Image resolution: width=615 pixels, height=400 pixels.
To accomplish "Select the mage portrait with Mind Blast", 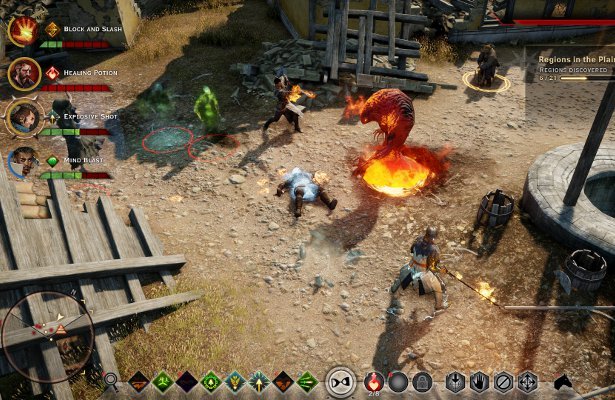I will coord(24,161).
